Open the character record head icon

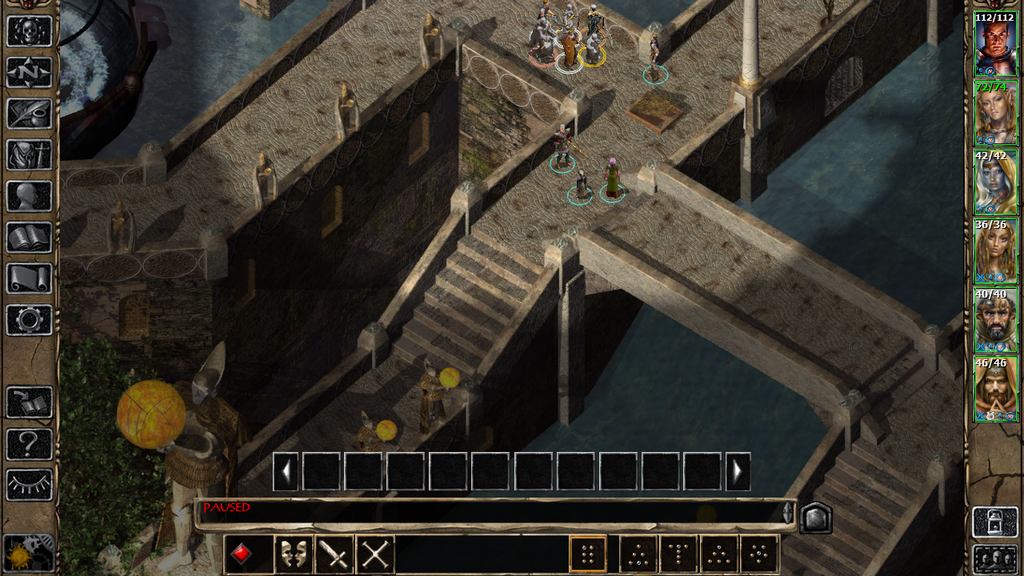29,196
